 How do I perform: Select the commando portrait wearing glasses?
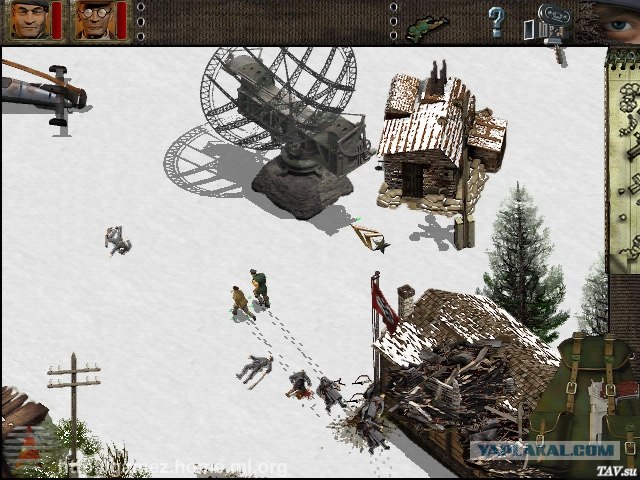pos(93,20)
